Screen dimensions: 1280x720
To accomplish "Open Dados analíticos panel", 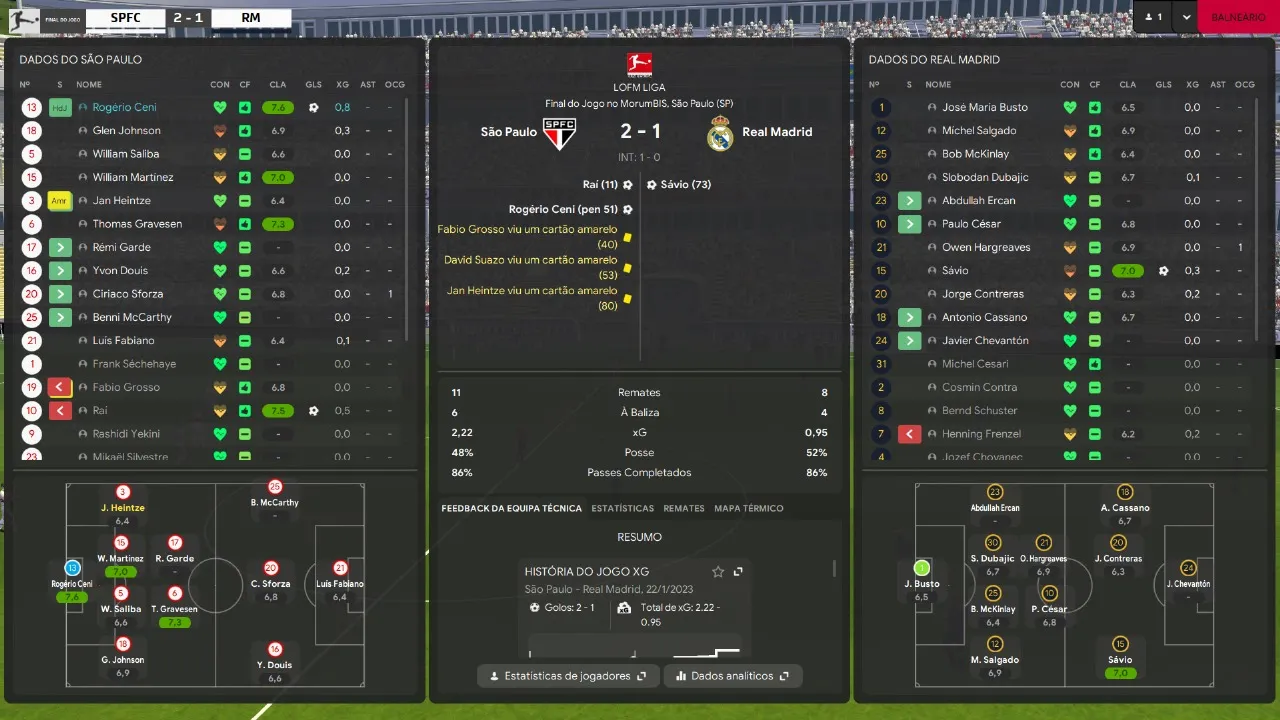I will pyautogui.click(x=733, y=676).
